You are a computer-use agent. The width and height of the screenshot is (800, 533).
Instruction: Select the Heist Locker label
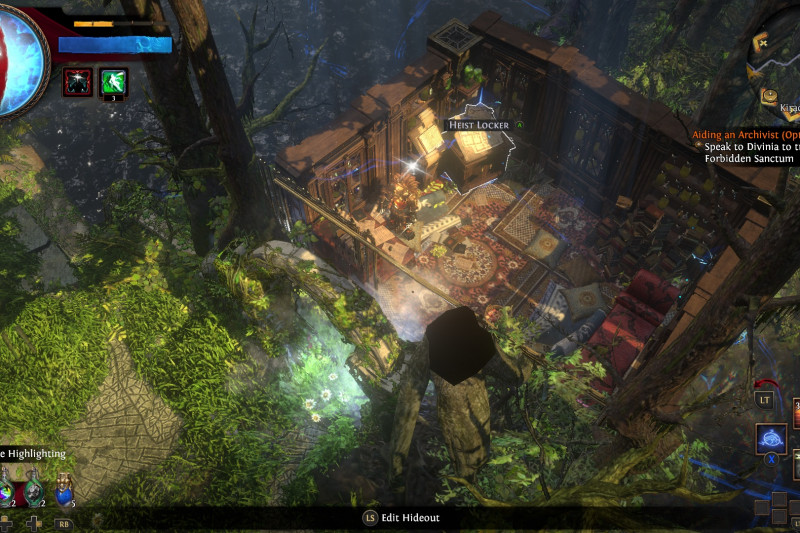click(479, 125)
